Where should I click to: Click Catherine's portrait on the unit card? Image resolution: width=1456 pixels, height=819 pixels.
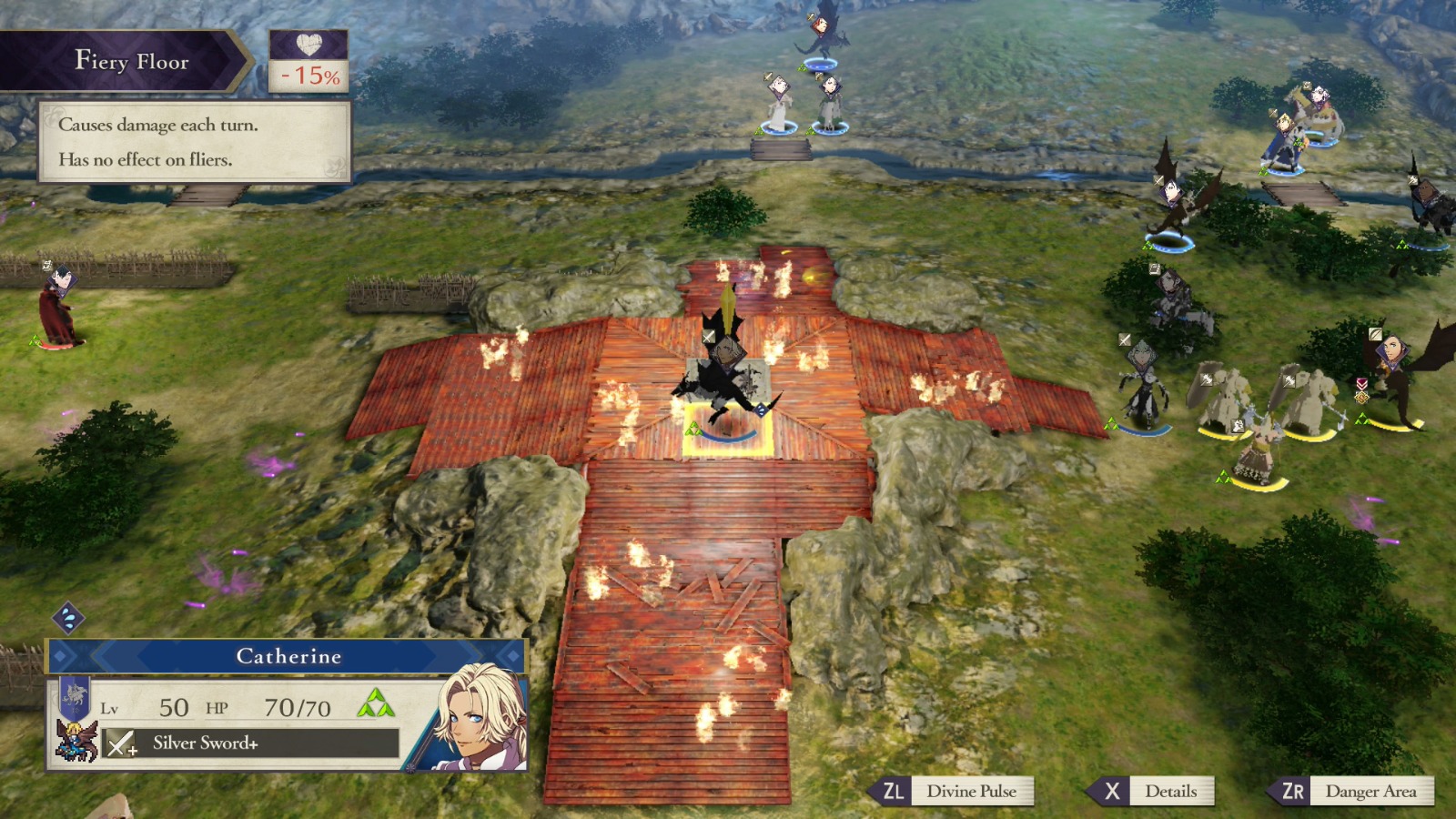[x=473, y=719]
